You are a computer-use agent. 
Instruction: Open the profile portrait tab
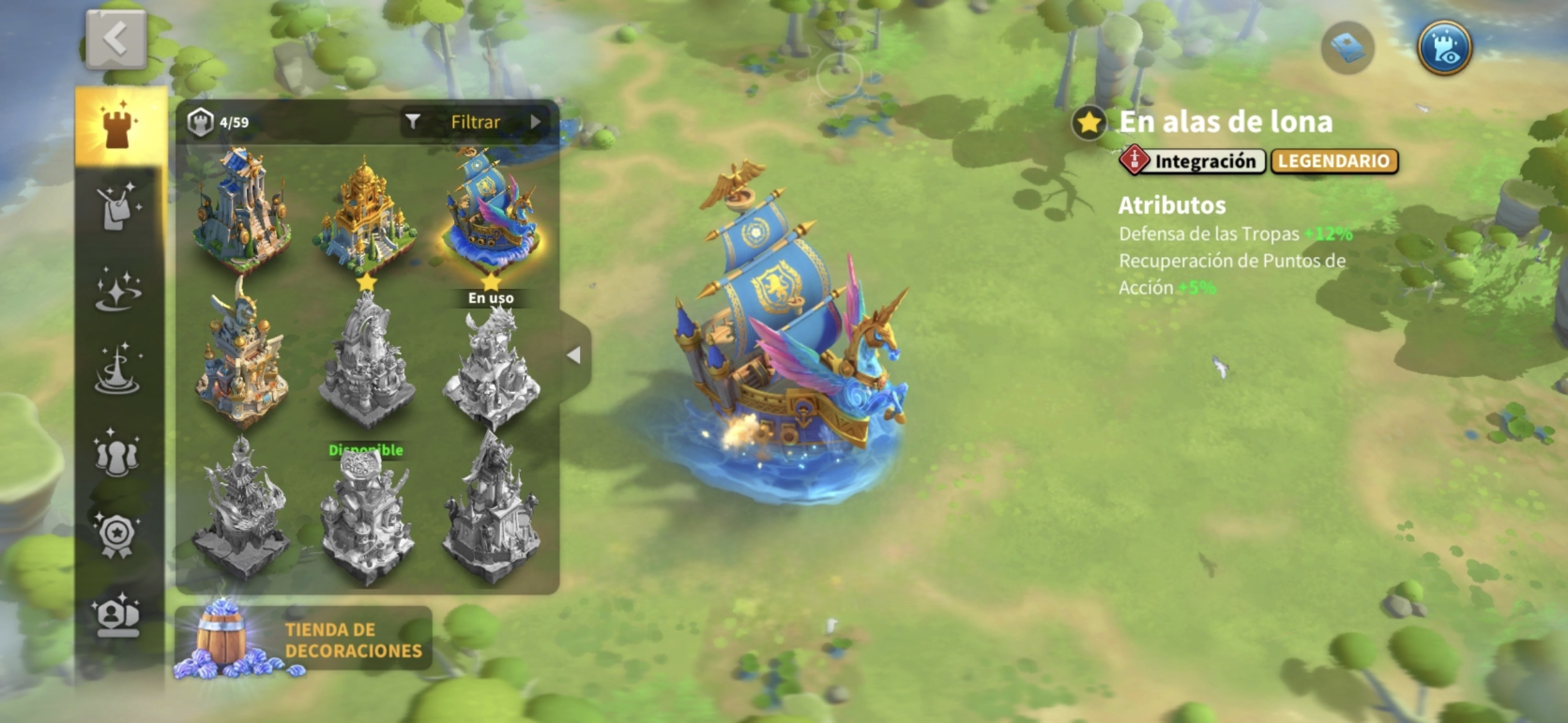(x=118, y=616)
